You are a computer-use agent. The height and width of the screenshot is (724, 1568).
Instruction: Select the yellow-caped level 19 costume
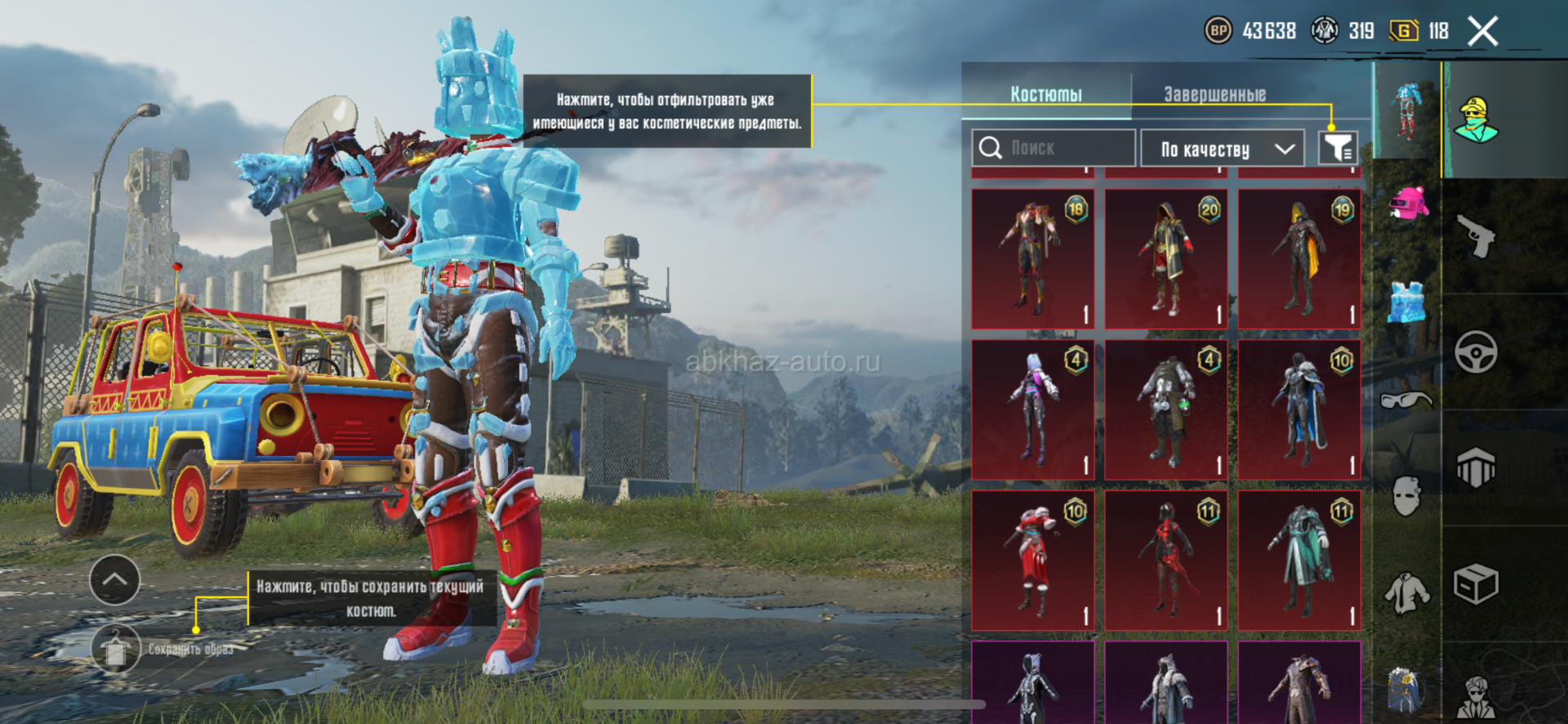[x=1299, y=259]
